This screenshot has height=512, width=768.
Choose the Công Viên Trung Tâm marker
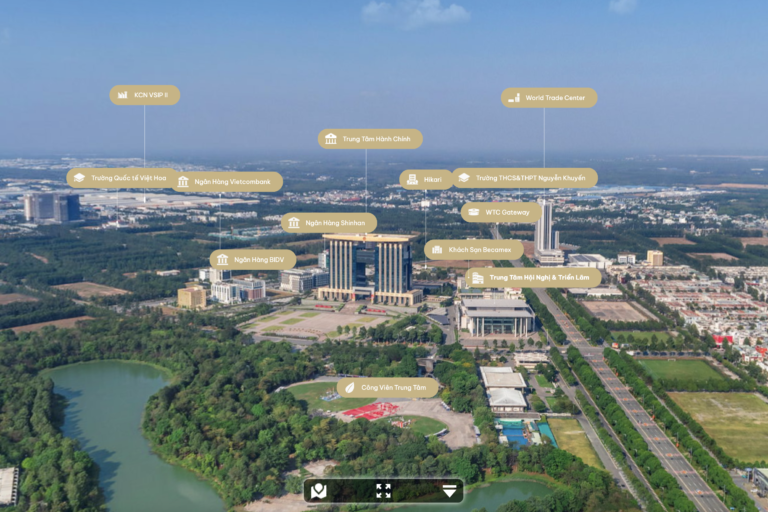[x=387, y=387]
